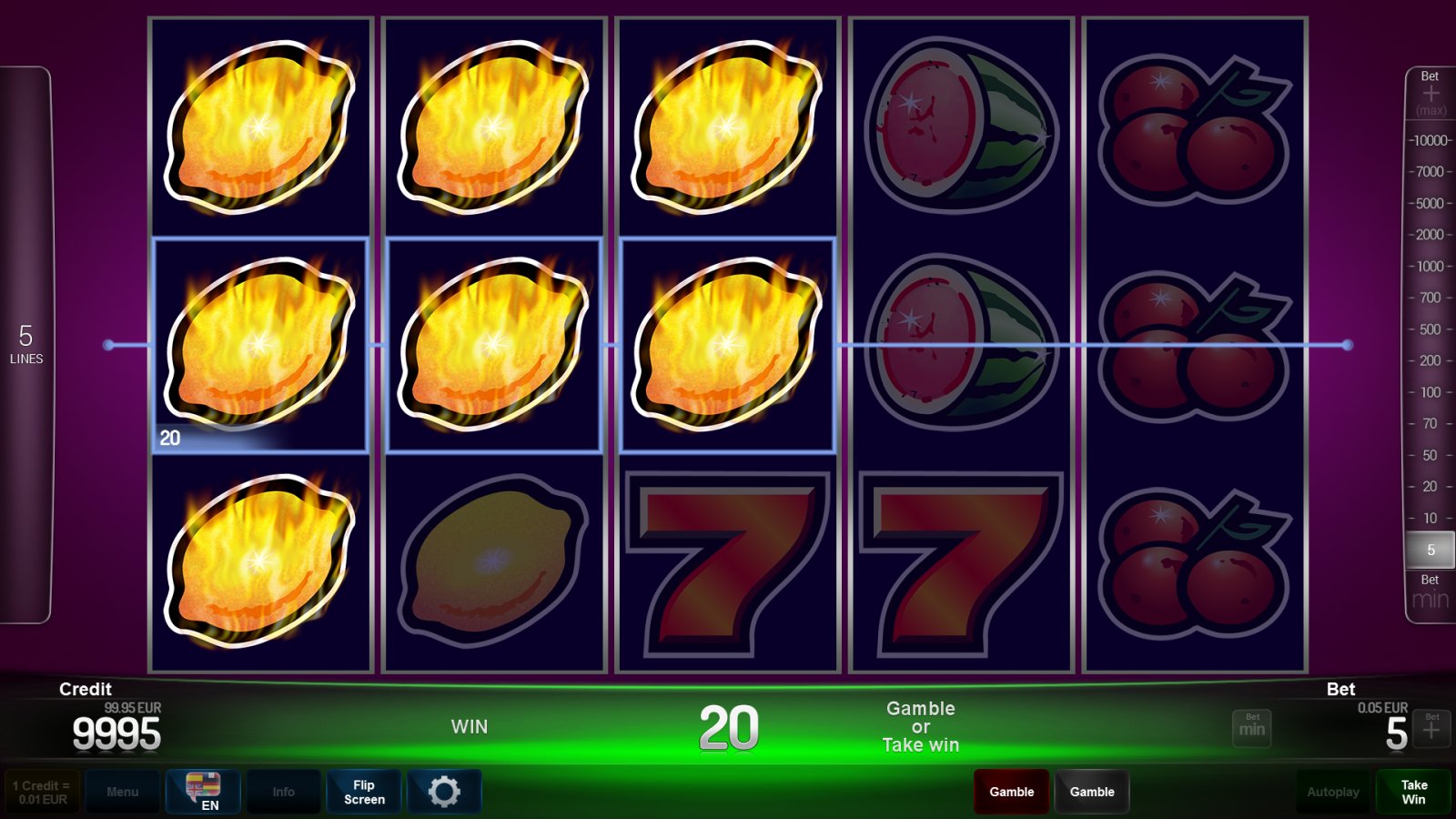Click the Take Win button

(1414, 791)
